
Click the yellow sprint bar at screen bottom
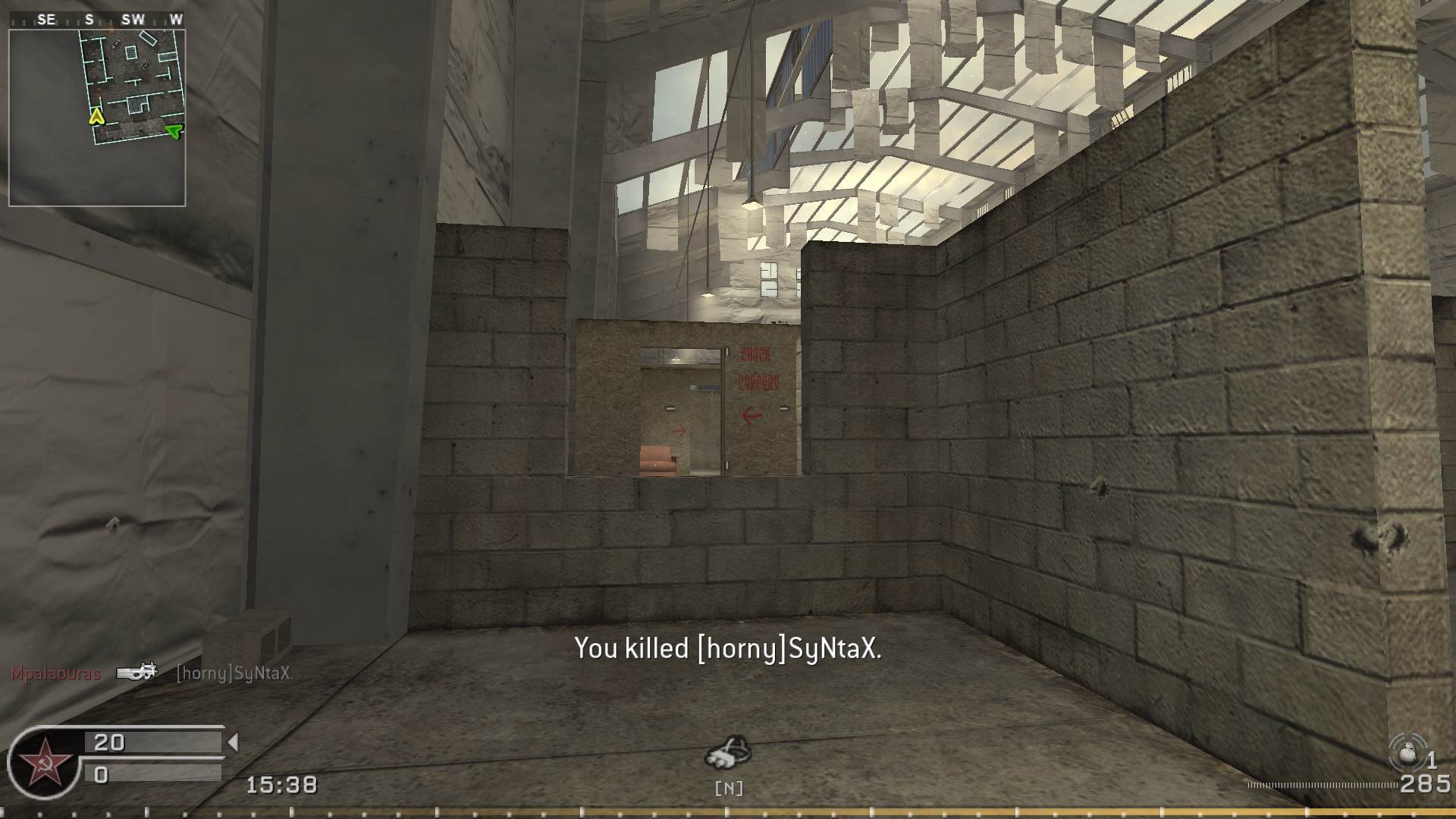(728, 810)
